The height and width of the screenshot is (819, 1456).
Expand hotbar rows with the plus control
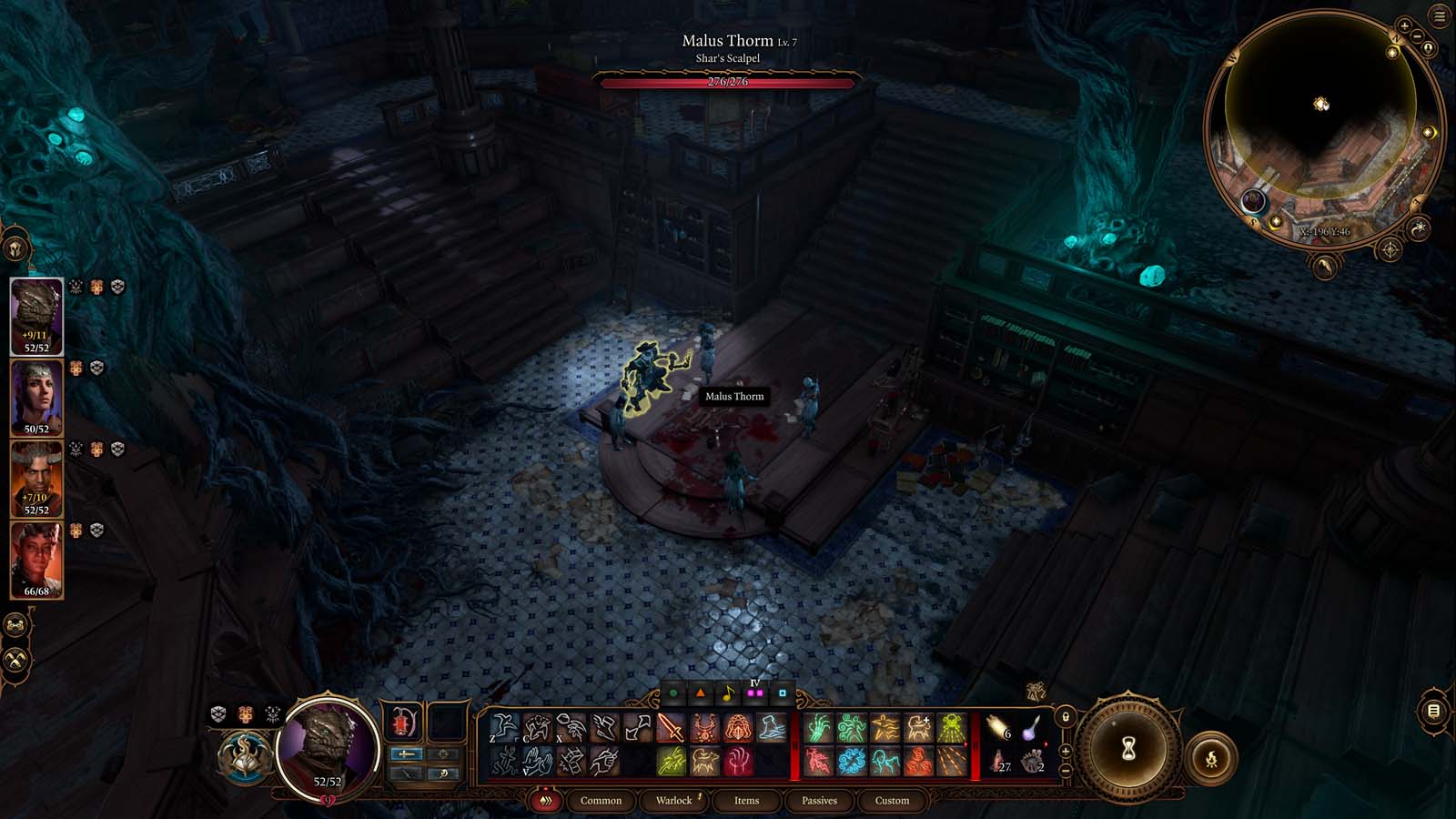pos(1066,750)
